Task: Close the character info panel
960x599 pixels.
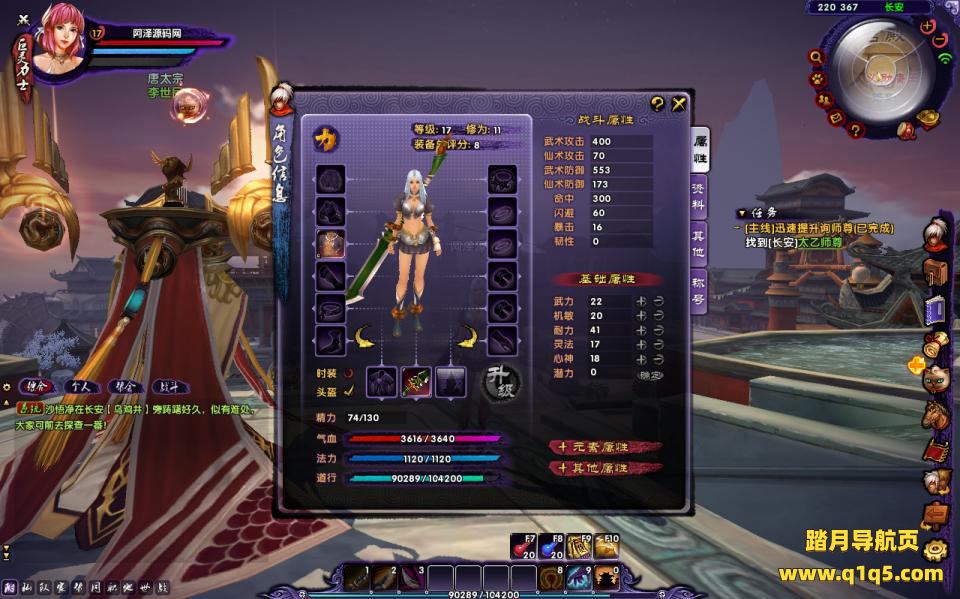Action: (679, 103)
